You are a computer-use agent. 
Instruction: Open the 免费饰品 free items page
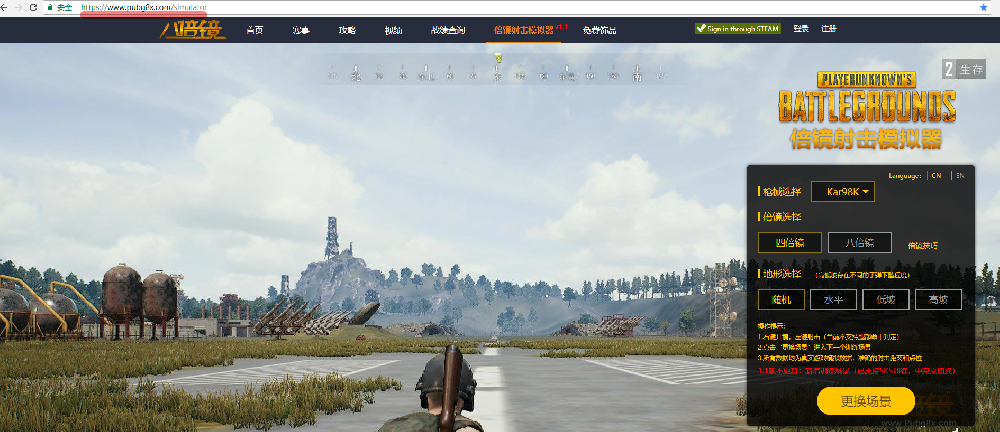click(x=599, y=30)
